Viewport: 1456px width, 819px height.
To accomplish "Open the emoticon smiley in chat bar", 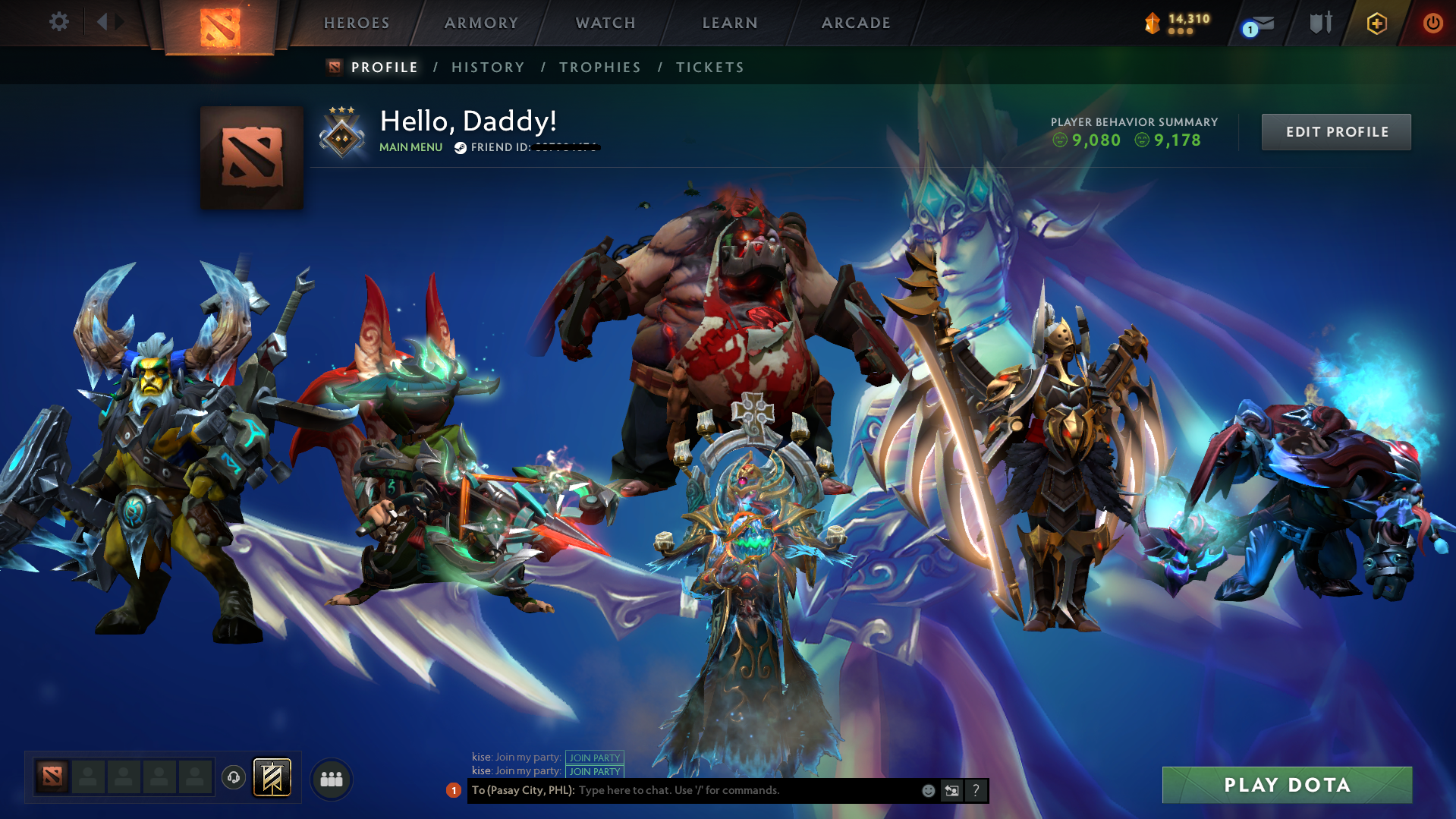I will click(x=927, y=790).
